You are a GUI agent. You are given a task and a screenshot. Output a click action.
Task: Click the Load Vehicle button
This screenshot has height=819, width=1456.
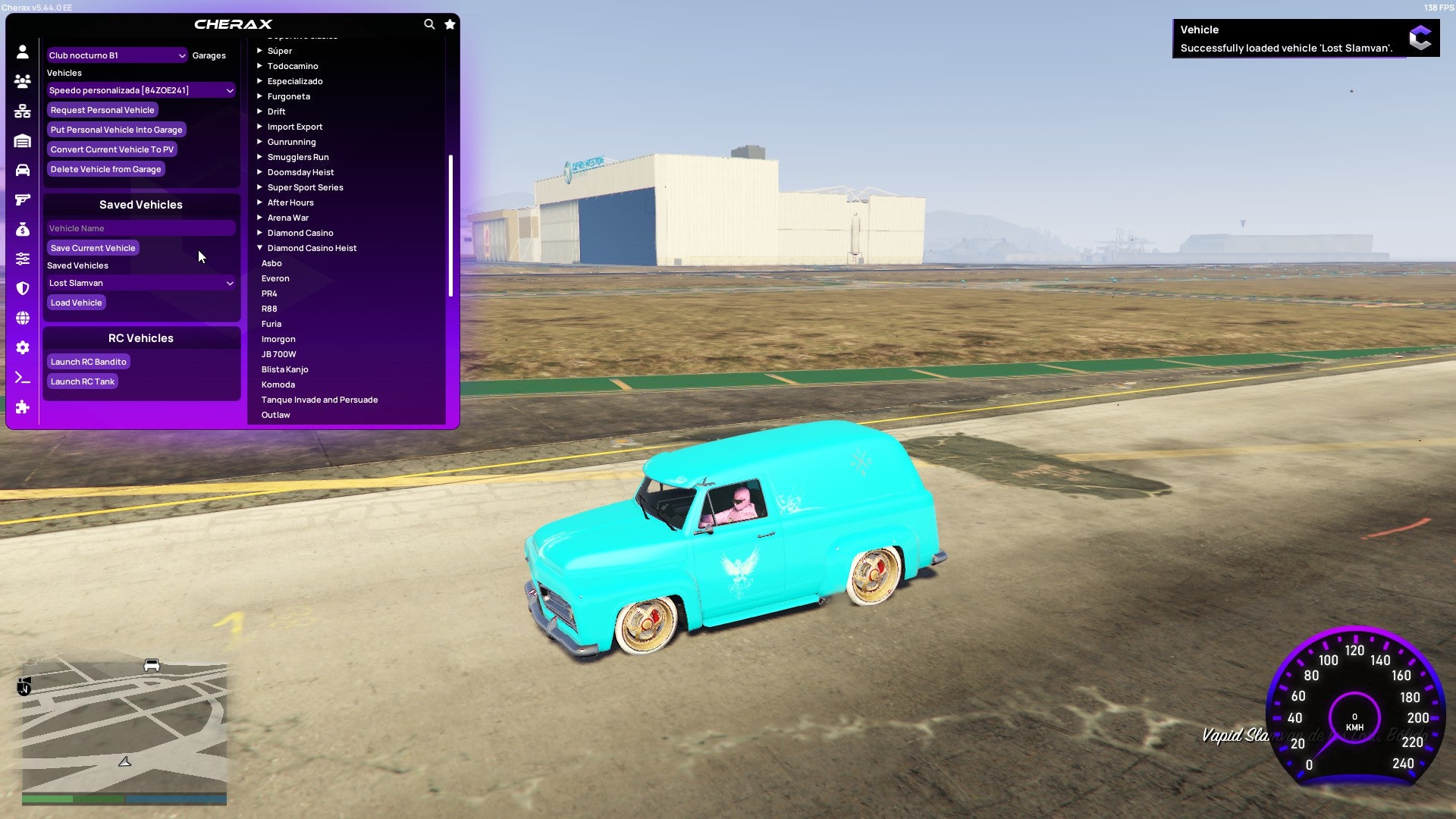click(x=76, y=302)
